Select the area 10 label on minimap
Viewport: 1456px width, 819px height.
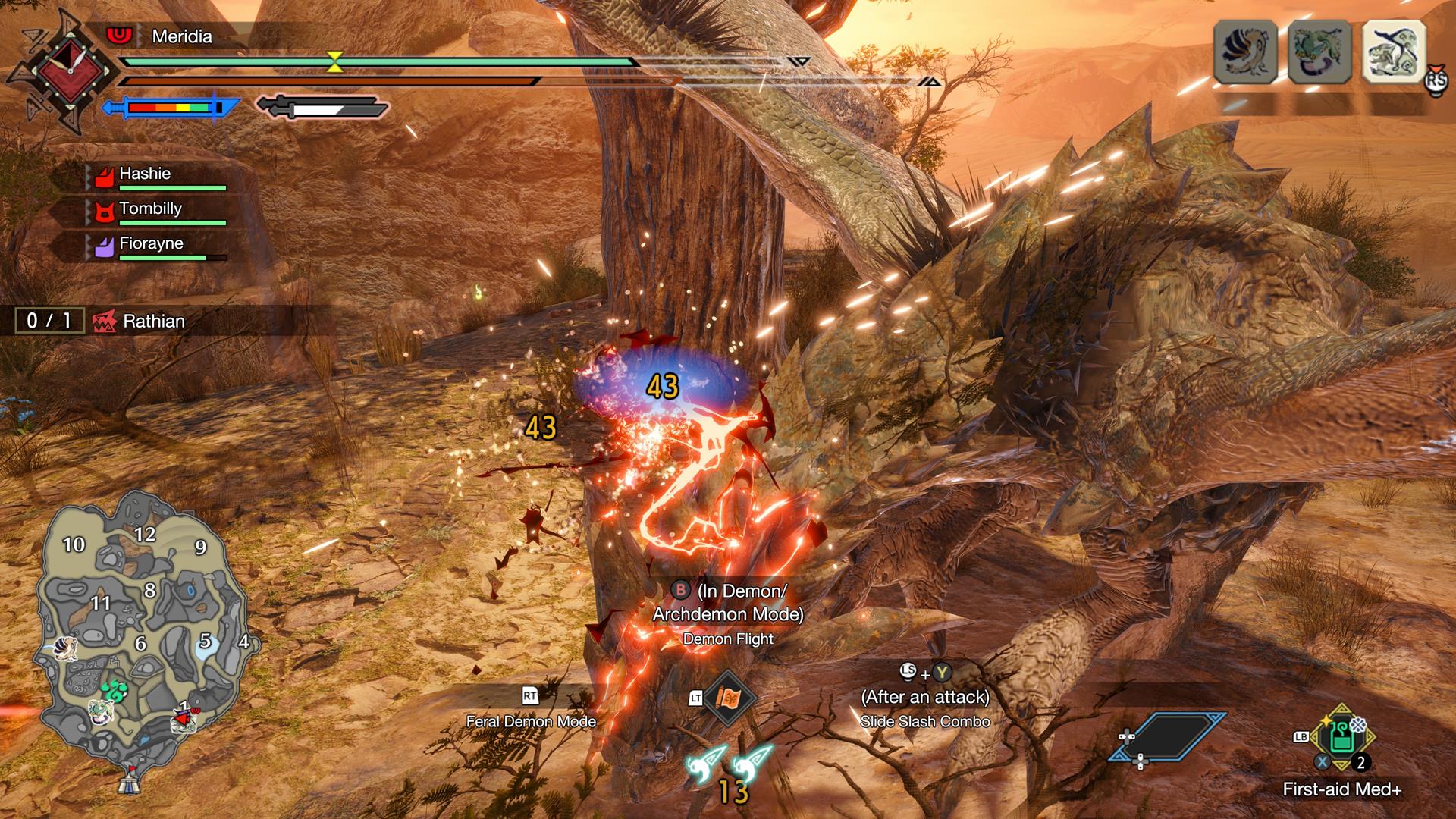pos(74,544)
